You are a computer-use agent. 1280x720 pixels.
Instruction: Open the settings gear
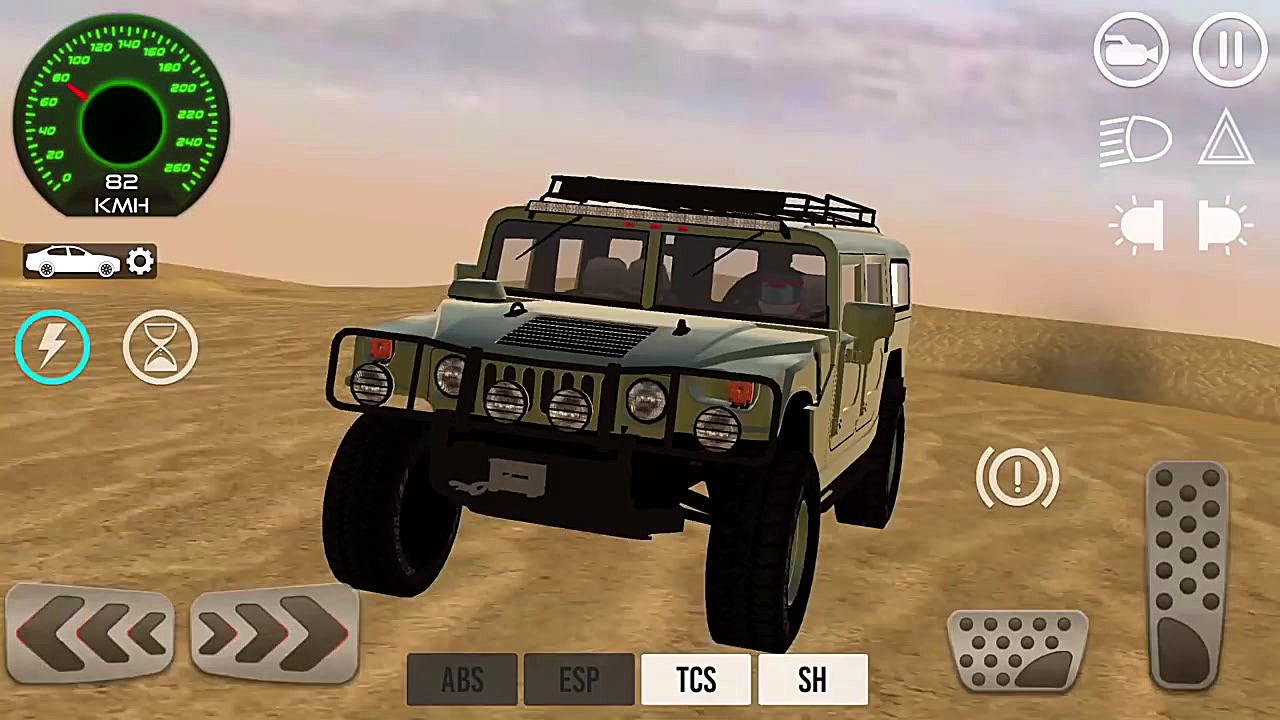click(139, 260)
